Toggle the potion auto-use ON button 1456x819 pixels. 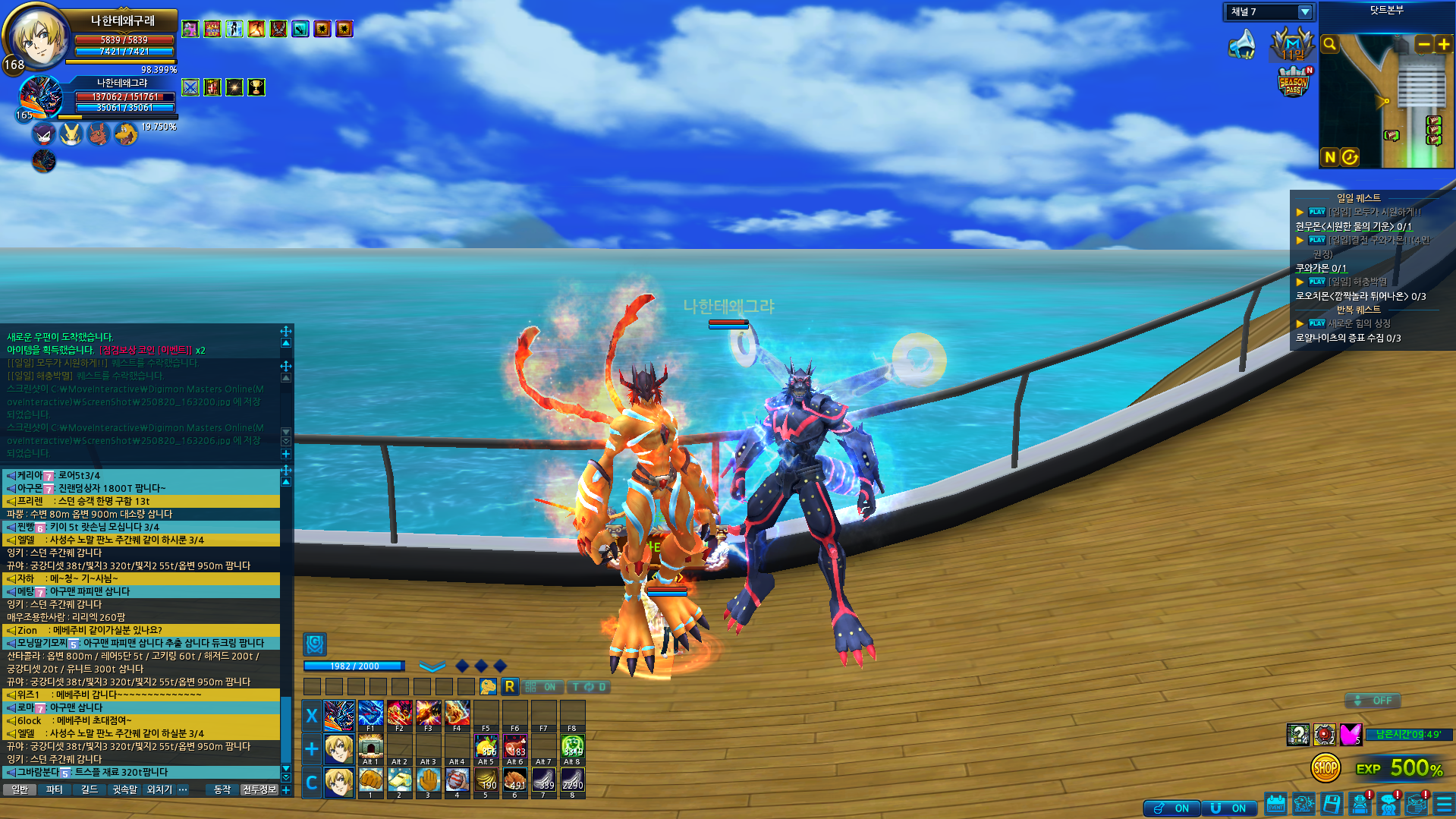[1171, 808]
